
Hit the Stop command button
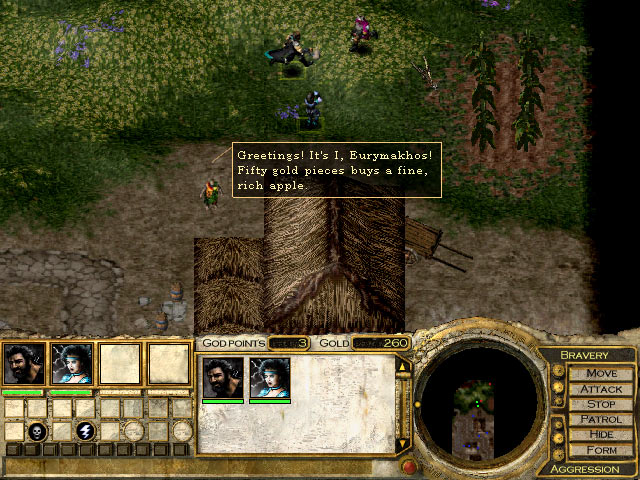click(602, 404)
